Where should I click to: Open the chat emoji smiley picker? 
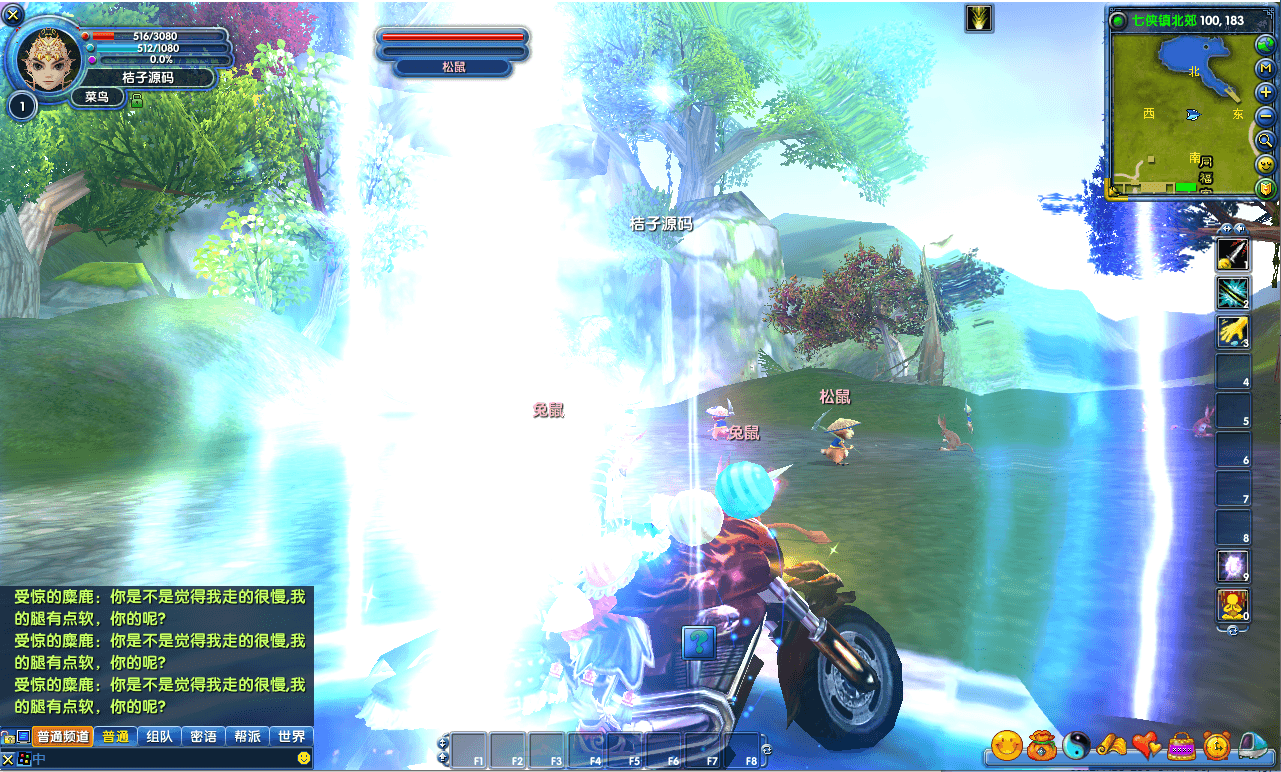(x=304, y=759)
